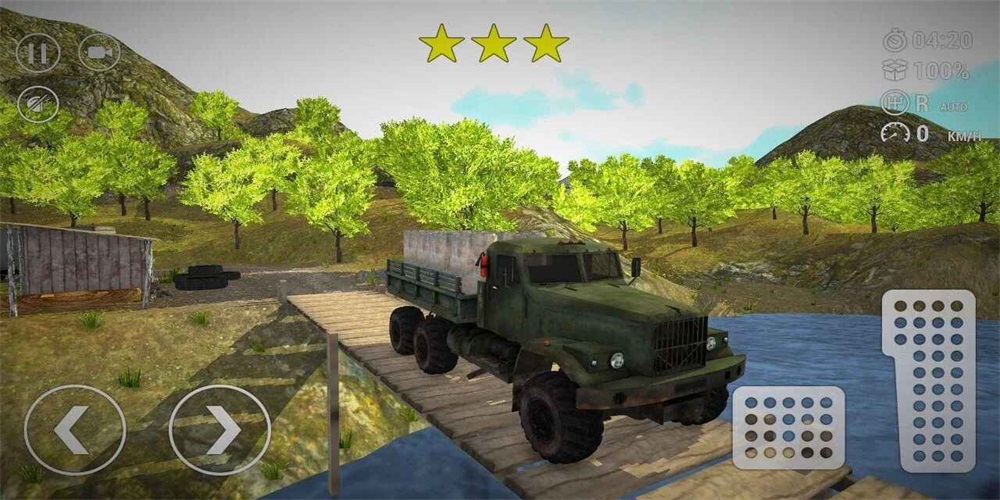The width and height of the screenshot is (1000, 500).
Task: Switch camera view with the camera icon
Action: (x=99, y=52)
